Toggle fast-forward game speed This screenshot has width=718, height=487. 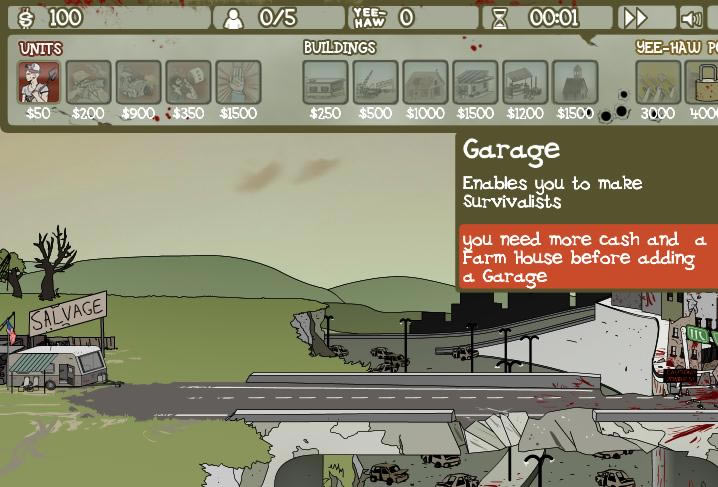point(635,18)
